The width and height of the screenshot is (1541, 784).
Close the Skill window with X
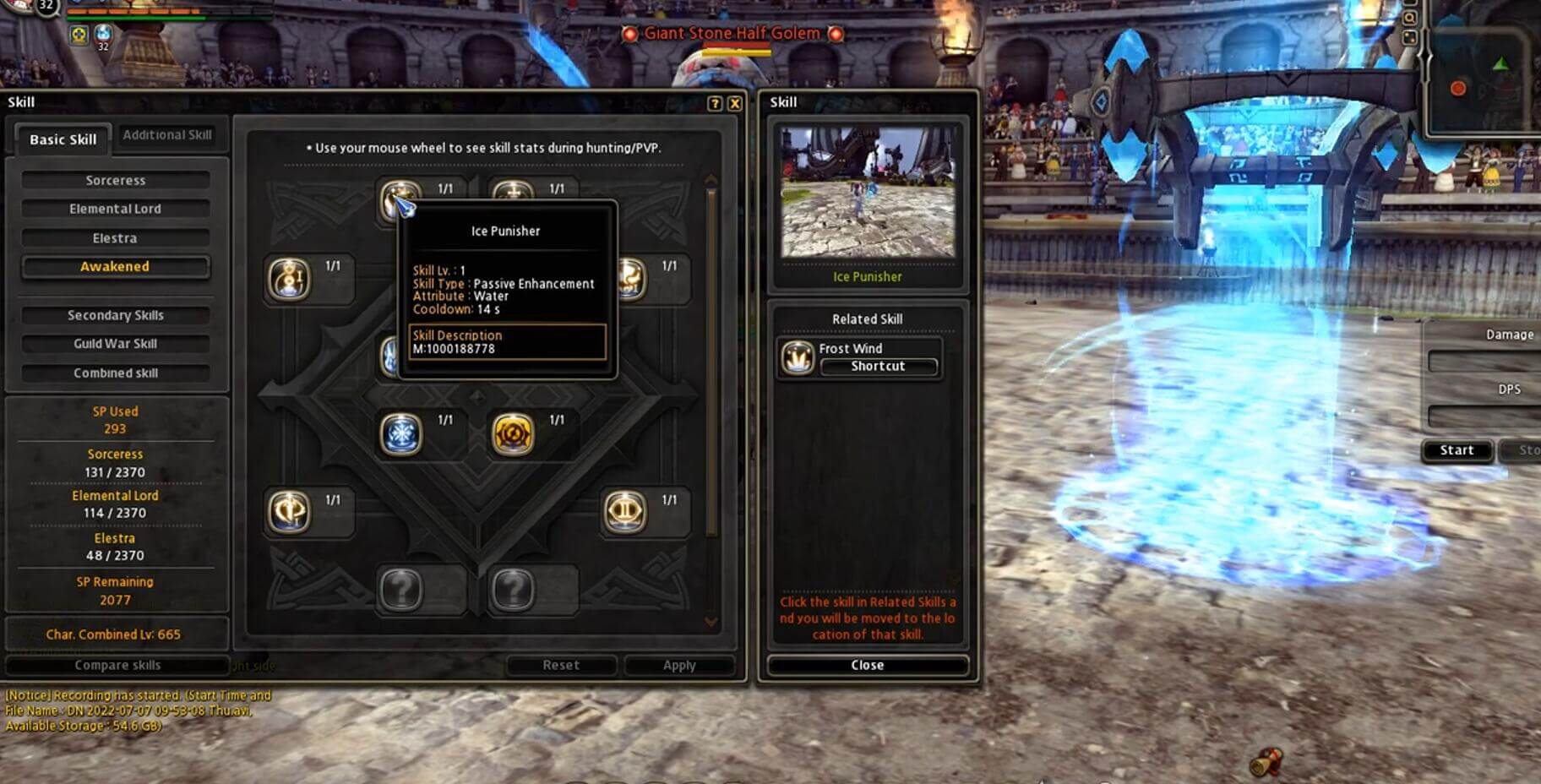point(735,103)
